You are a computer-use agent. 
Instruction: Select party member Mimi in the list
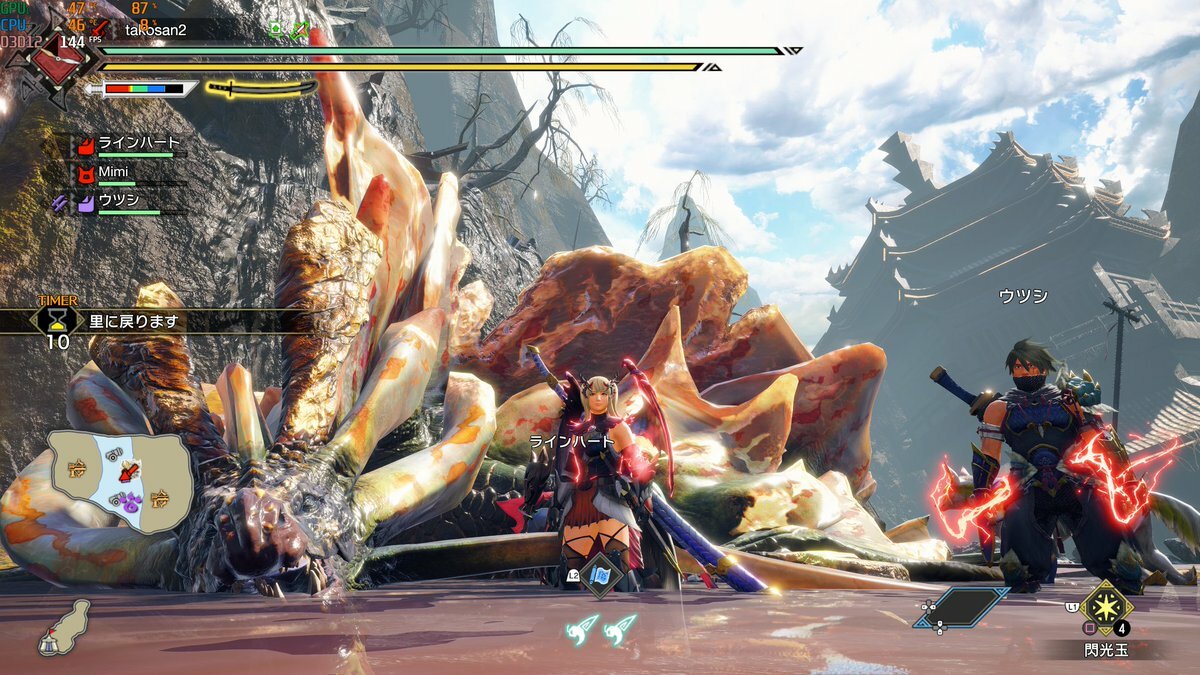pyautogui.click(x=113, y=173)
